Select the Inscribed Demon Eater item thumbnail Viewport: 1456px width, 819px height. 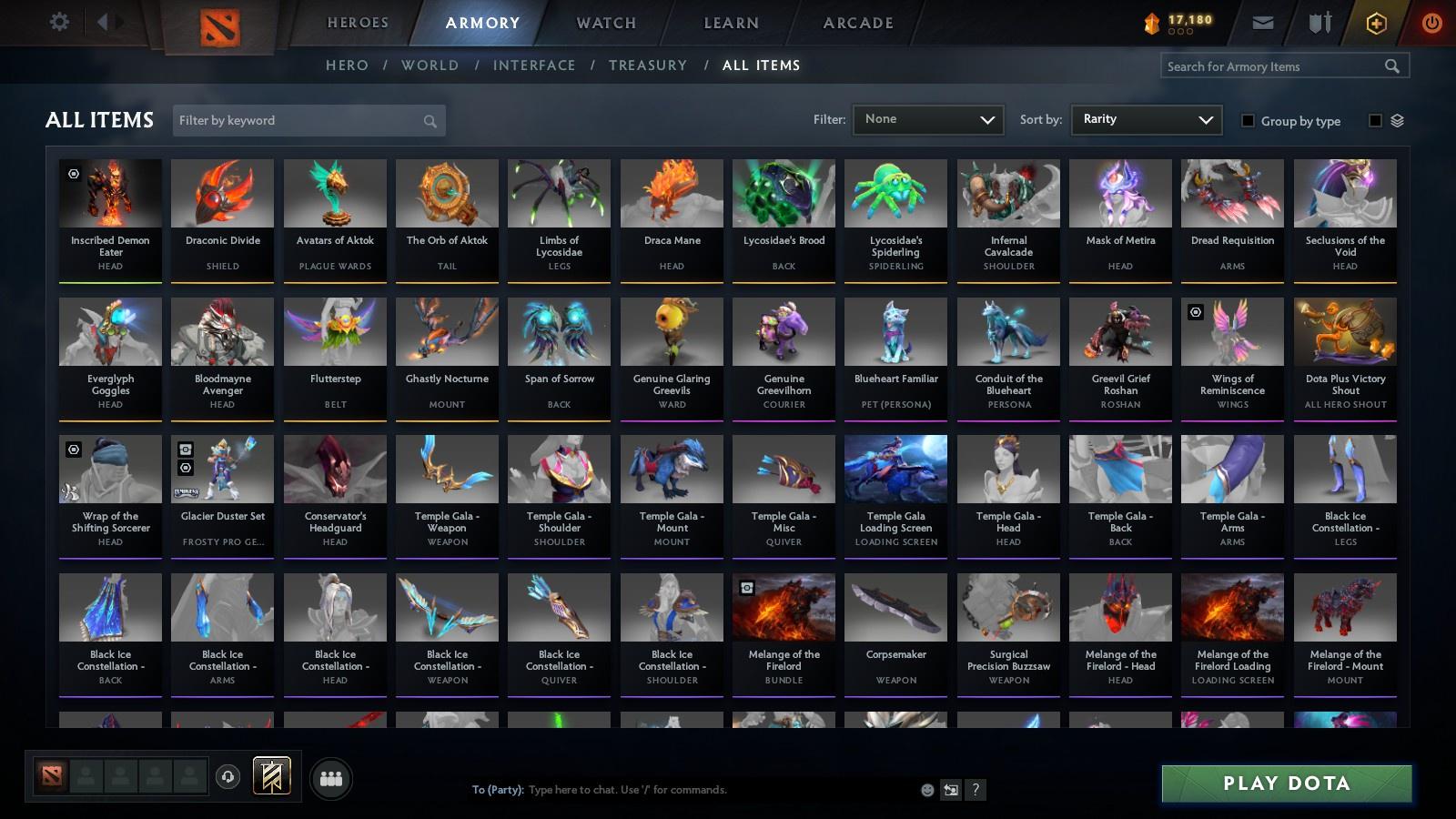pyautogui.click(x=109, y=193)
